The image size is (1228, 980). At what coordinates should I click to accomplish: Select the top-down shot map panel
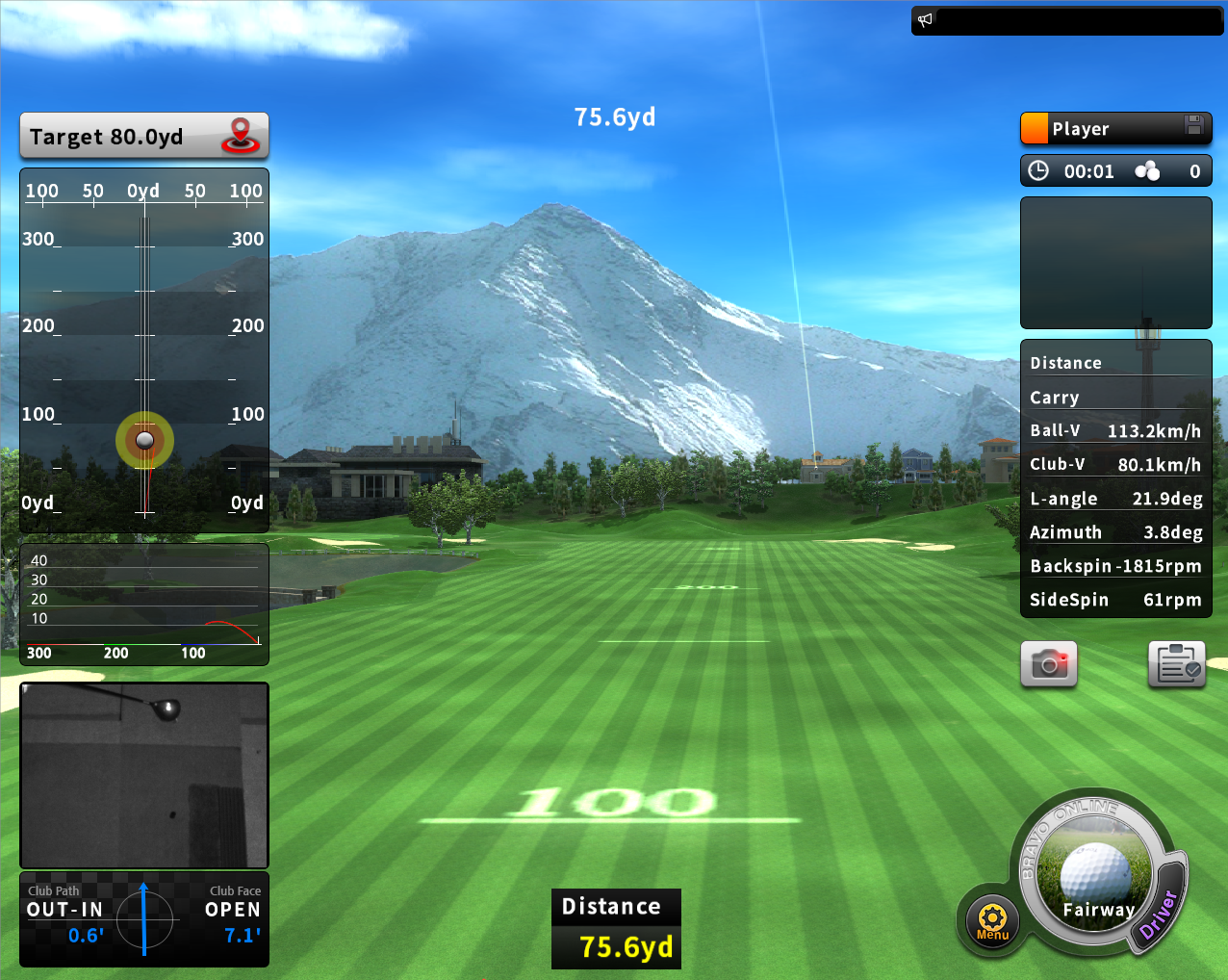click(x=144, y=350)
